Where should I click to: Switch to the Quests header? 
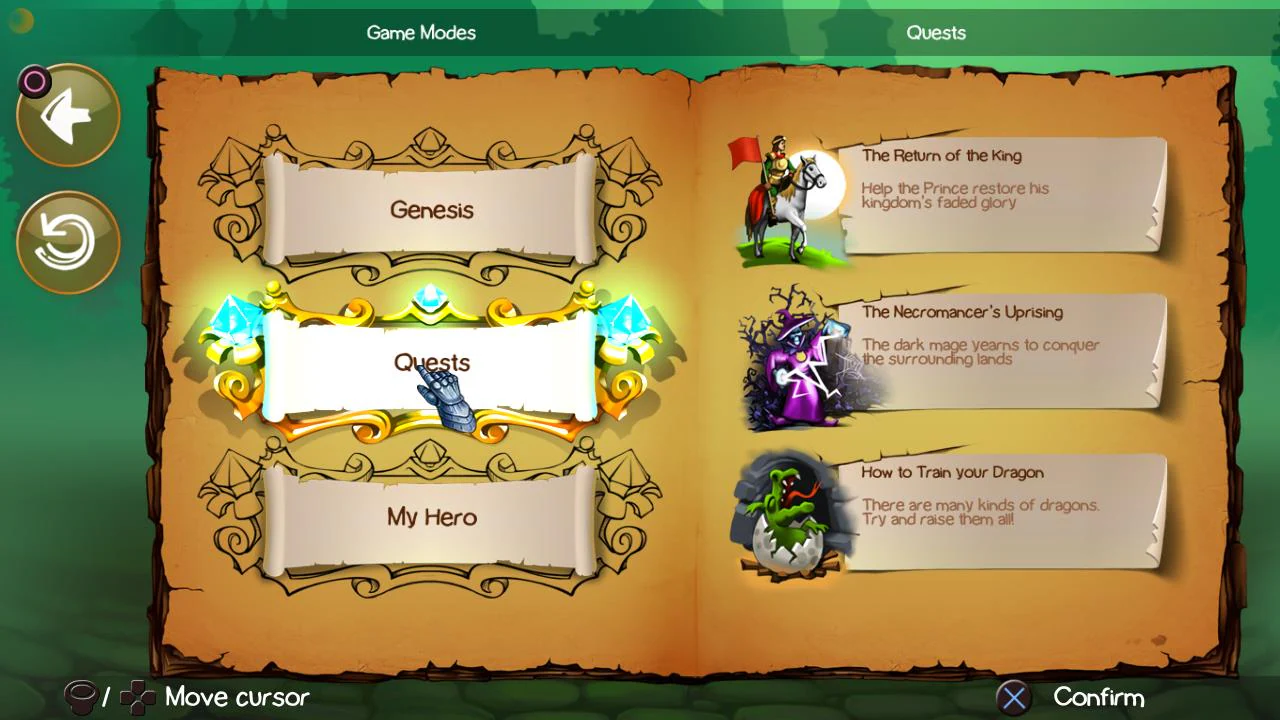tap(936, 32)
